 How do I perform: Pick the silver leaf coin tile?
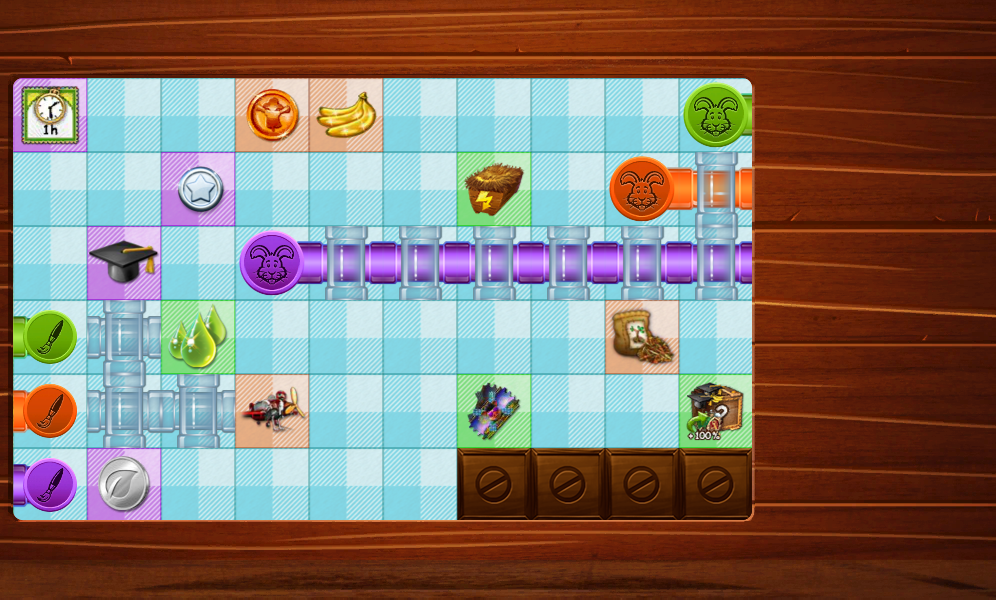(x=124, y=485)
